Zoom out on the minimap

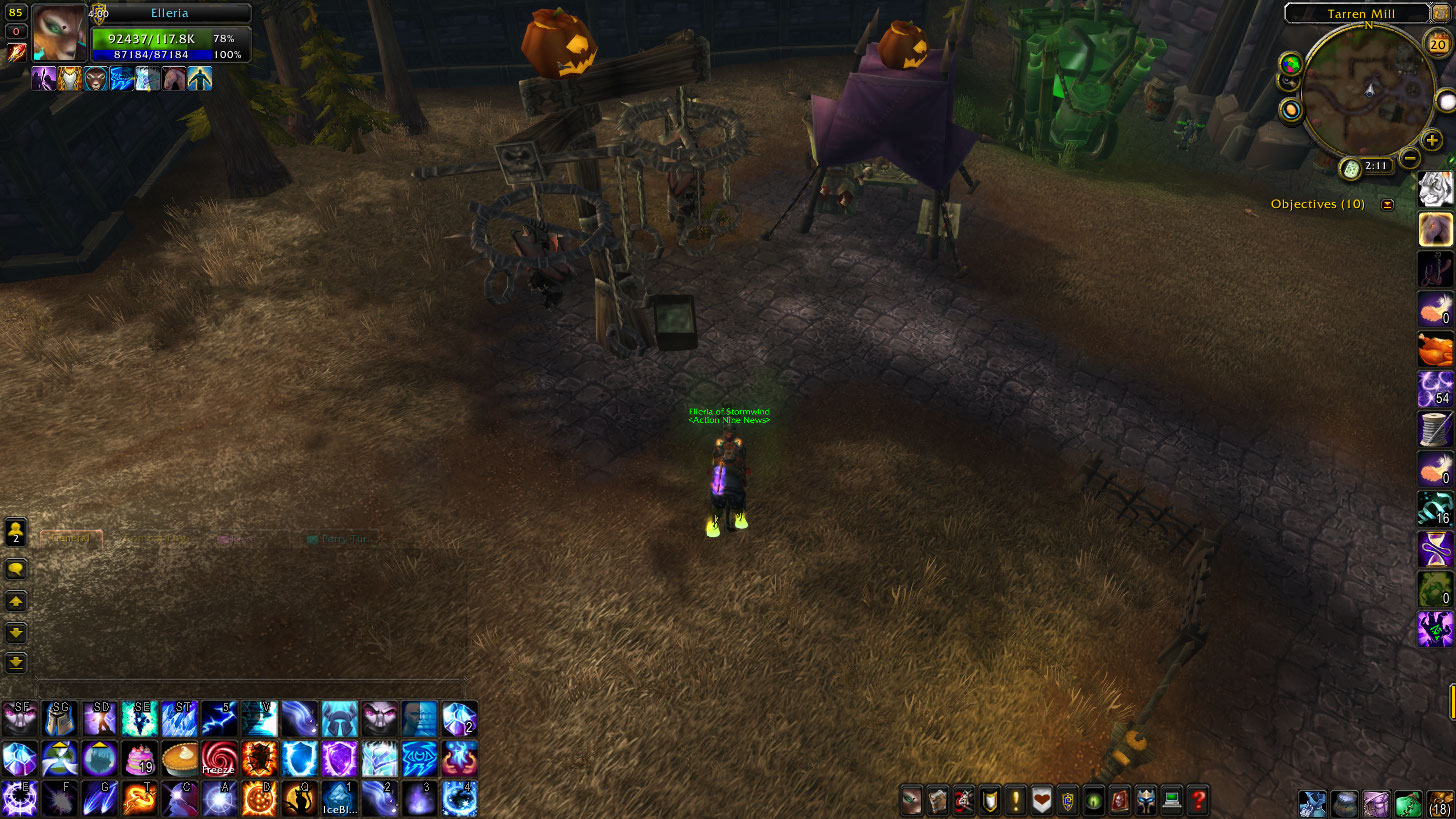click(1409, 157)
